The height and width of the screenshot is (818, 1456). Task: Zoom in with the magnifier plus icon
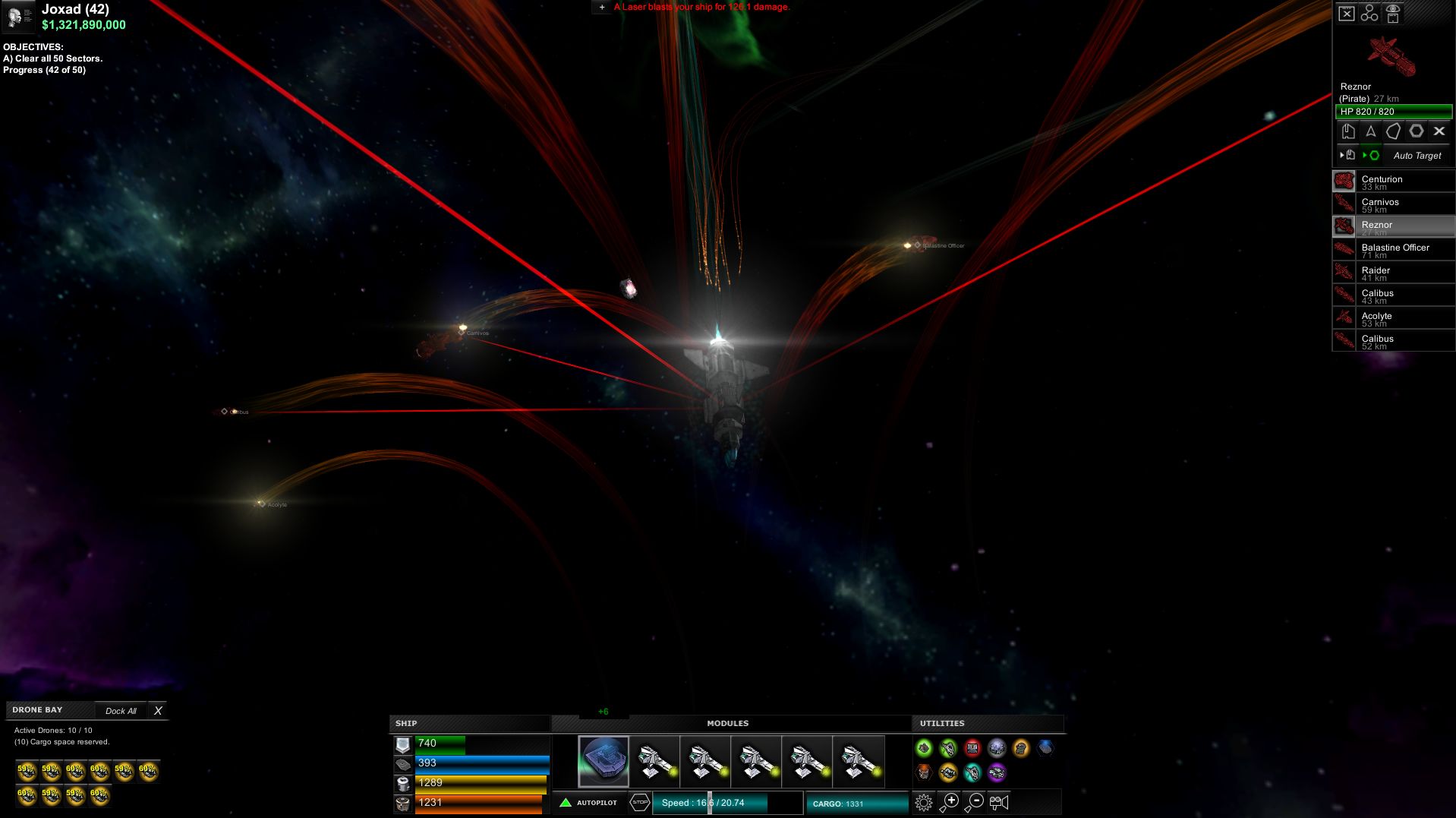(950, 802)
